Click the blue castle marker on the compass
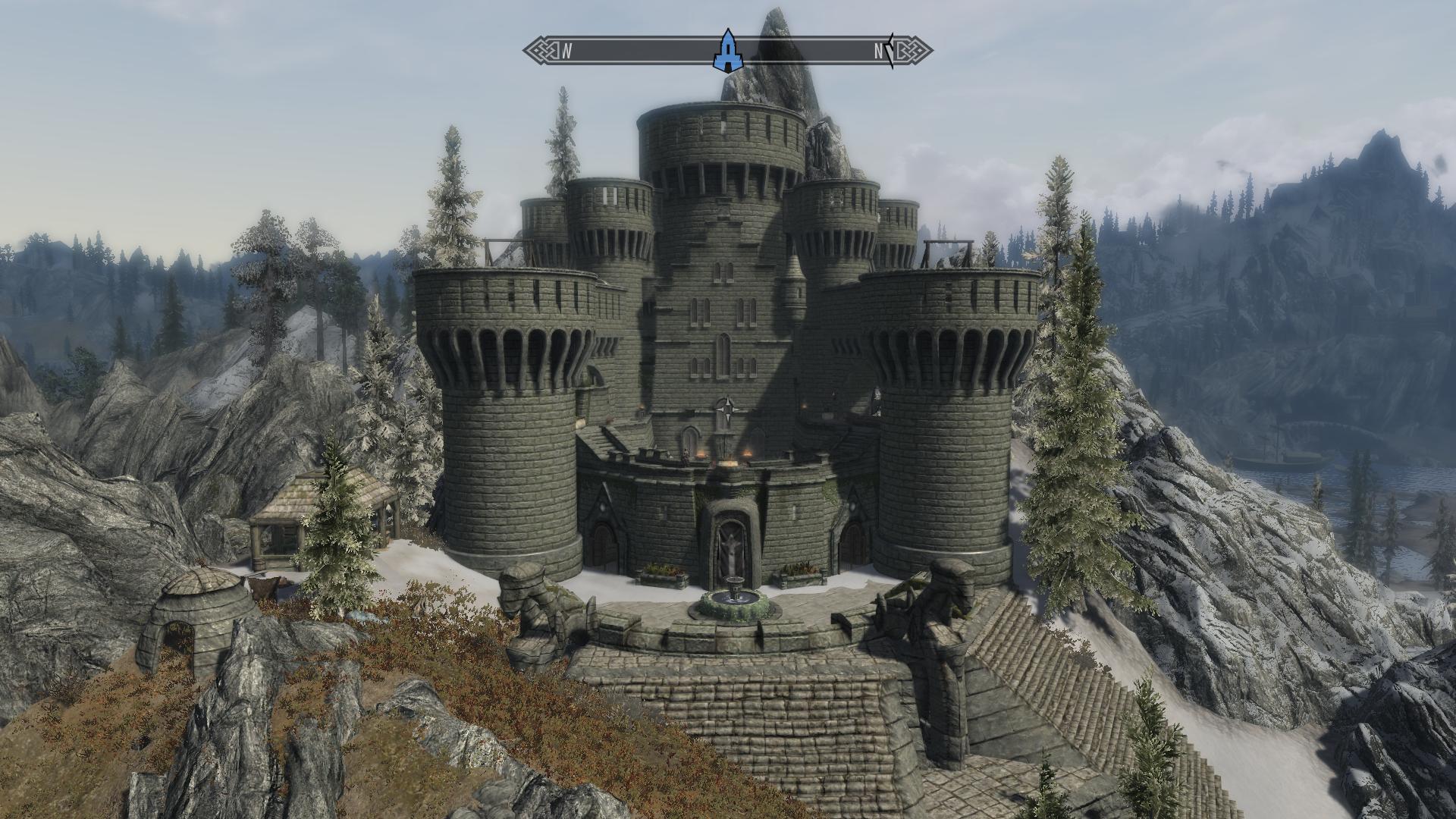Image resolution: width=1456 pixels, height=819 pixels. pyautogui.click(x=727, y=51)
